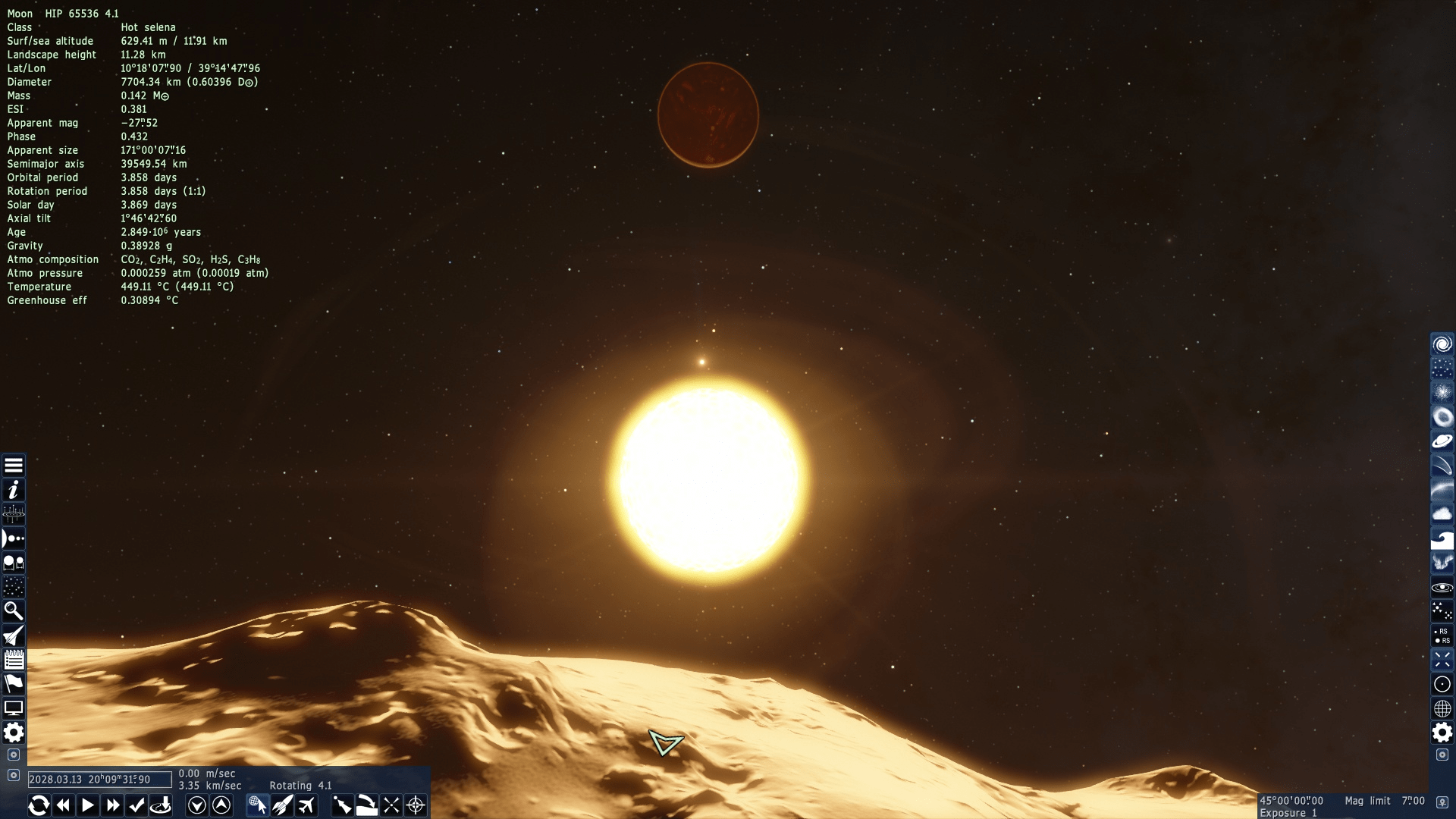Toggle aurora rendering on right toolbar

click(x=1443, y=563)
